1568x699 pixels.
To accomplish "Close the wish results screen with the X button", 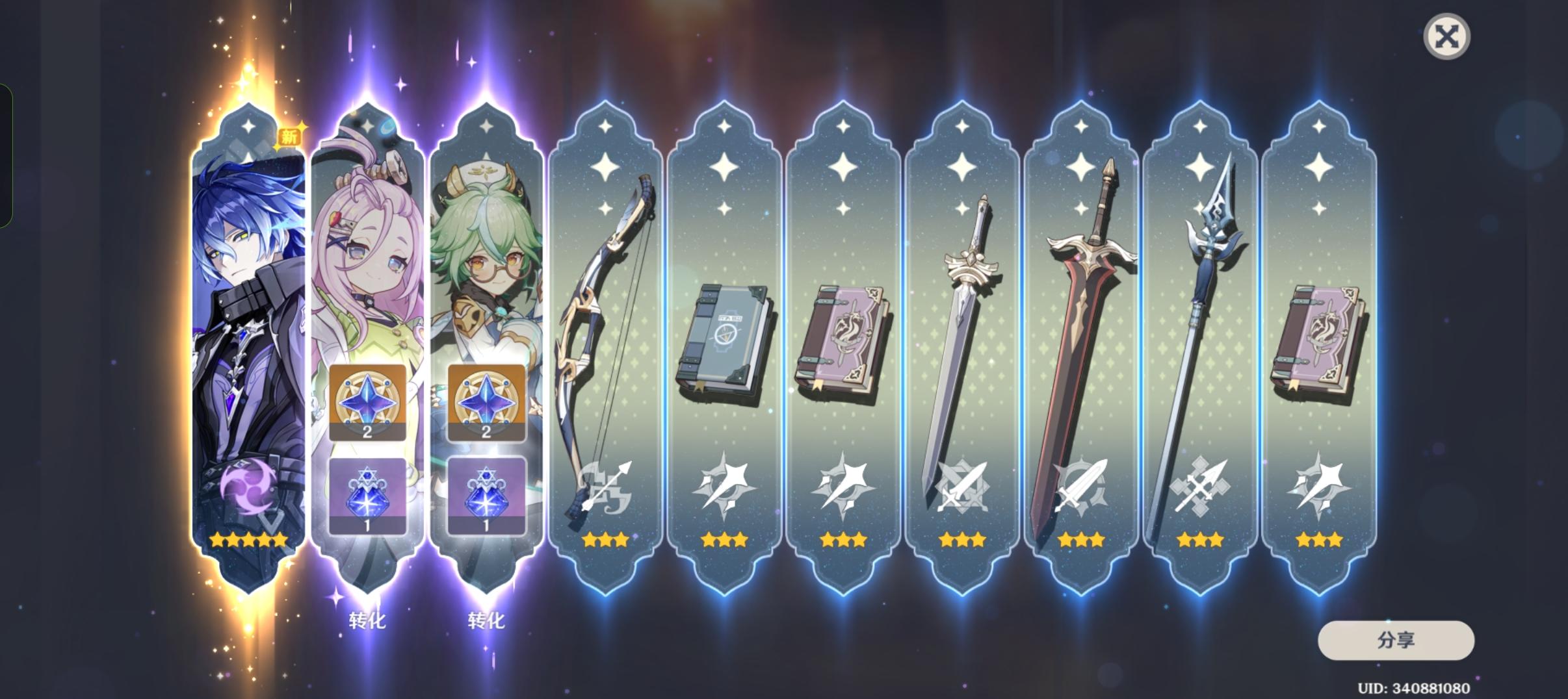I will click(x=1447, y=36).
